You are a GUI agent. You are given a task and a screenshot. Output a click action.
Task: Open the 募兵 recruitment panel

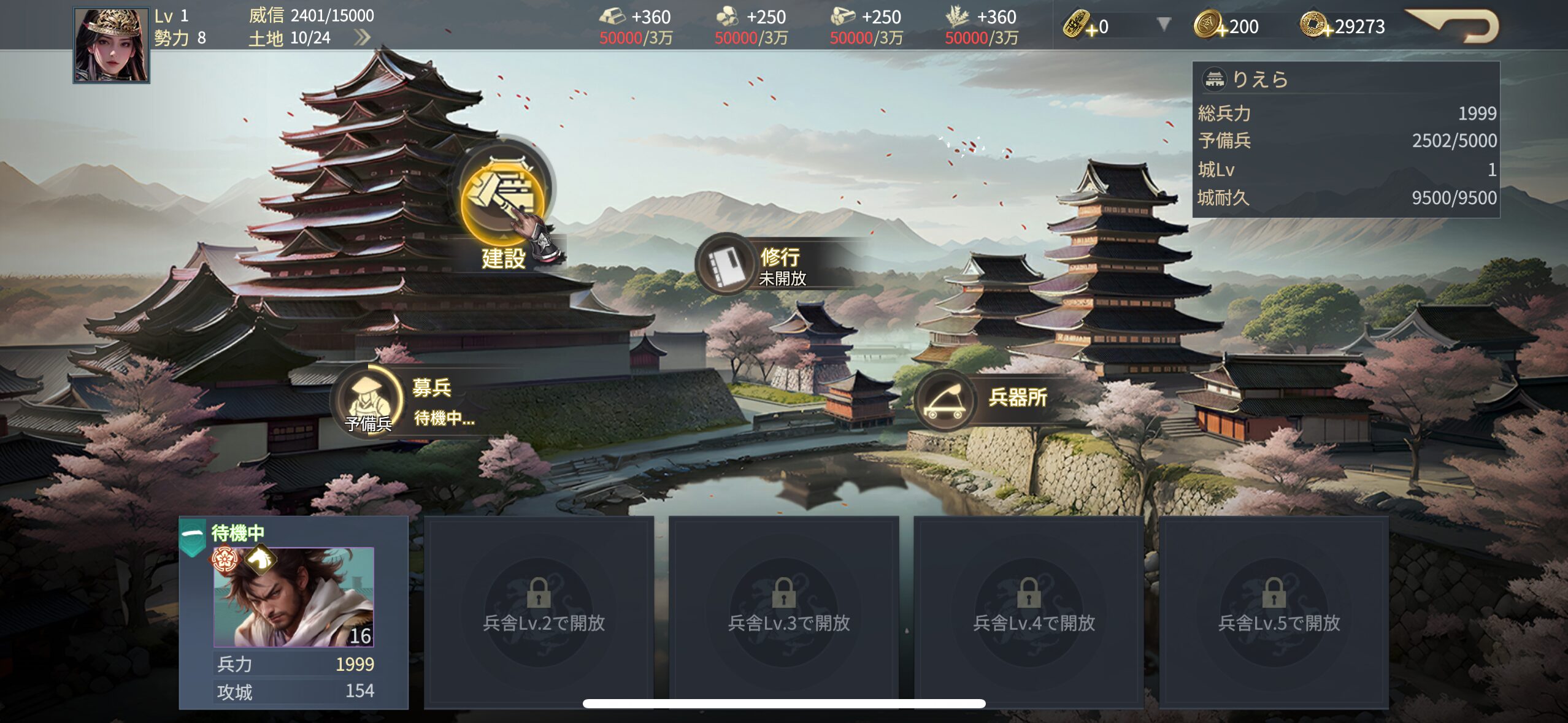point(369,399)
